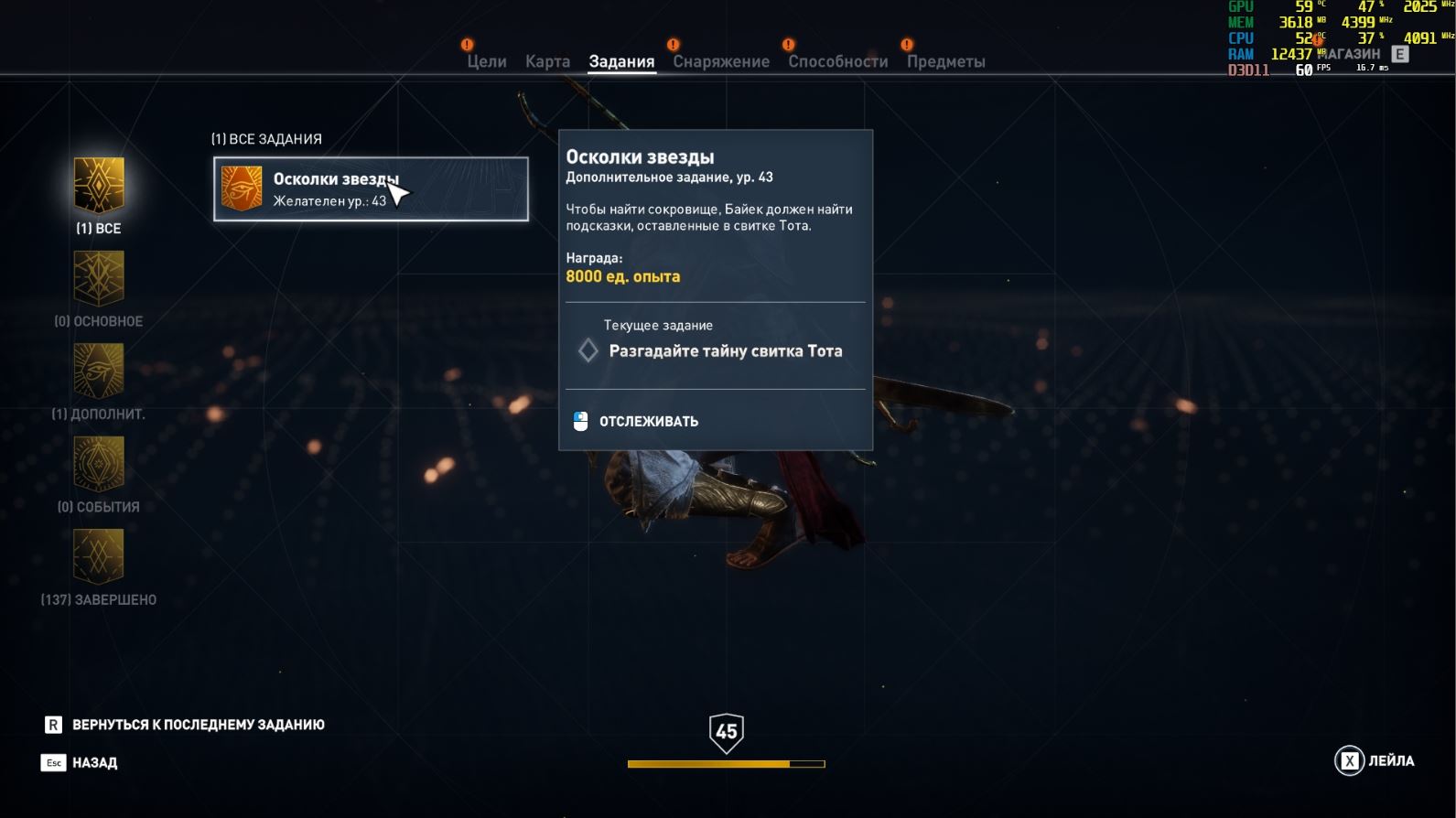The height and width of the screenshot is (818, 1456).
Task: Open the Снаряжение tab
Action: coord(721,61)
